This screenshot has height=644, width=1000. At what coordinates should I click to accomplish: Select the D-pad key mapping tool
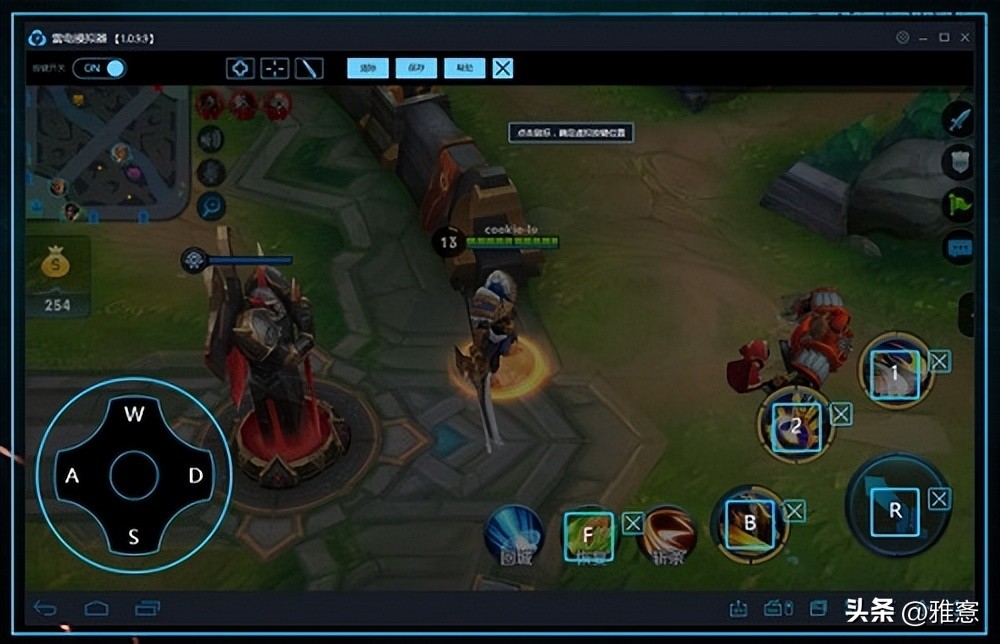(x=240, y=68)
